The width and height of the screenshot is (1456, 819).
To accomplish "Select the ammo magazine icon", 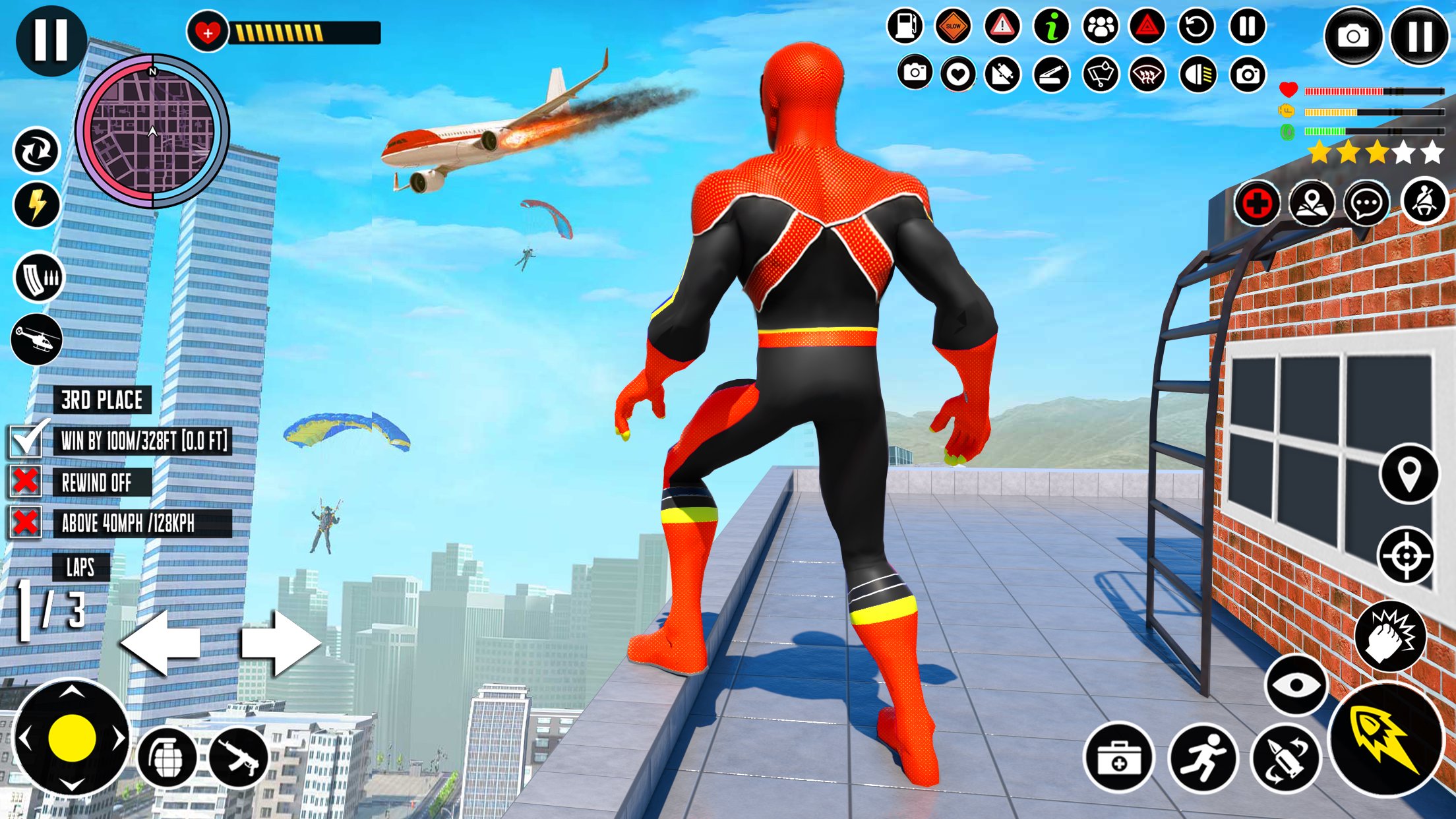I will tap(39, 277).
